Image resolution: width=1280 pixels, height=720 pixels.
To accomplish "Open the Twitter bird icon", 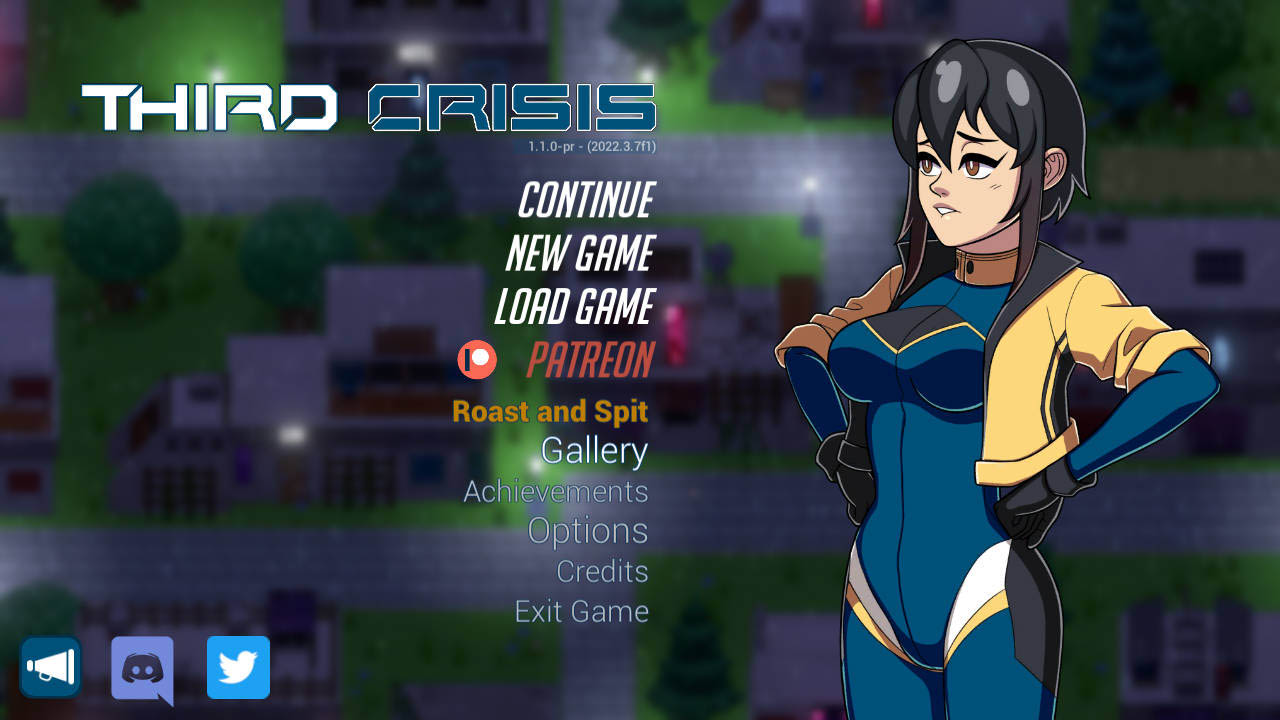I will (237, 668).
